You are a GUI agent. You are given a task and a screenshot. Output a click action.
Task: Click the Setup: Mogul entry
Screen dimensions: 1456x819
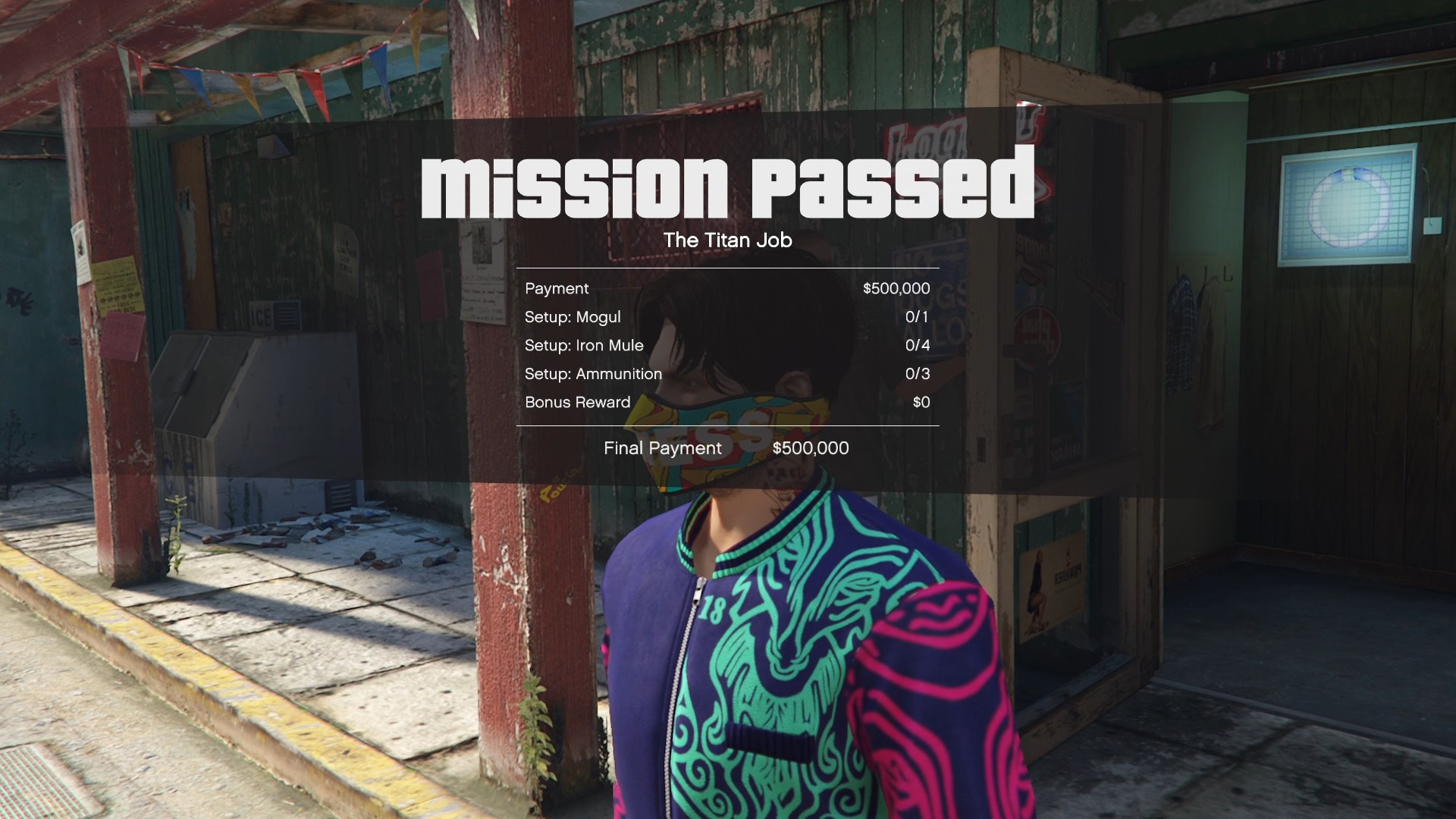[573, 317]
